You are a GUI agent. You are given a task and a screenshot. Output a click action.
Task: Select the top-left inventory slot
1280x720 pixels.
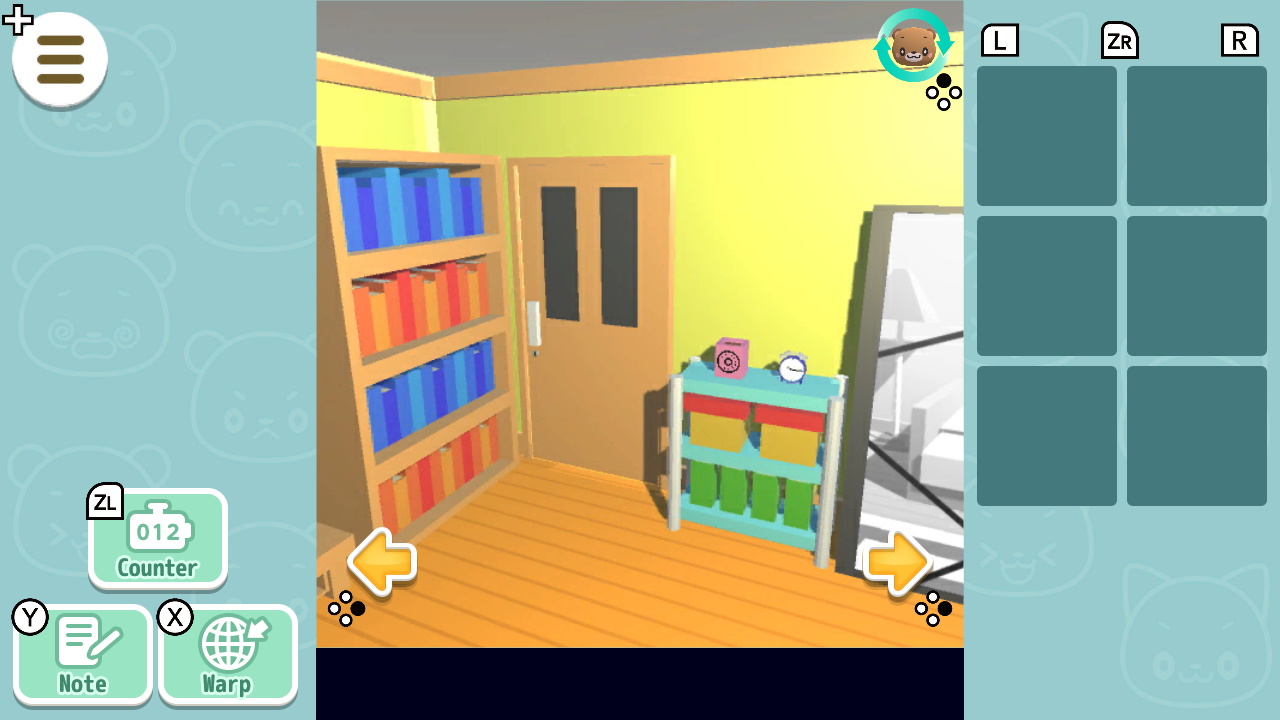[1046, 135]
